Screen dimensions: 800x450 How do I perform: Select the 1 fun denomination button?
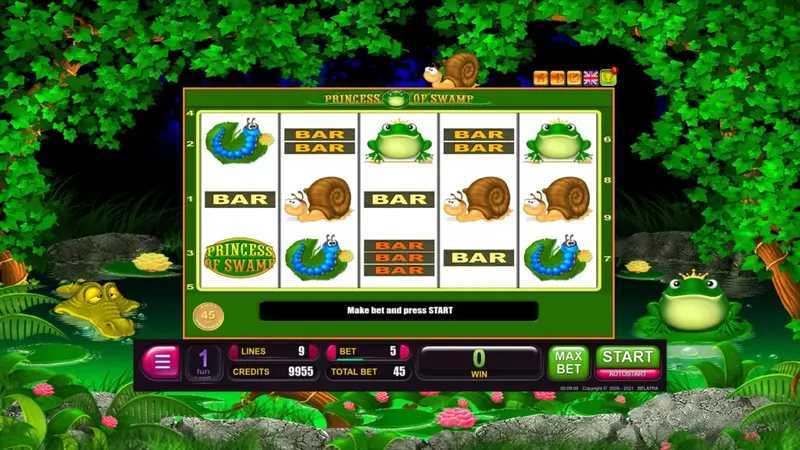(203, 362)
